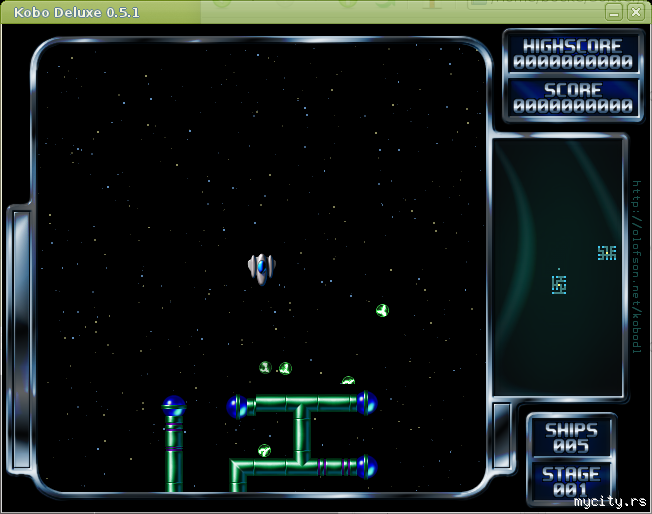Minimize the Kobo Deluxe window
The height and width of the screenshot is (514, 652).
pyautogui.click(x=614, y=12)
